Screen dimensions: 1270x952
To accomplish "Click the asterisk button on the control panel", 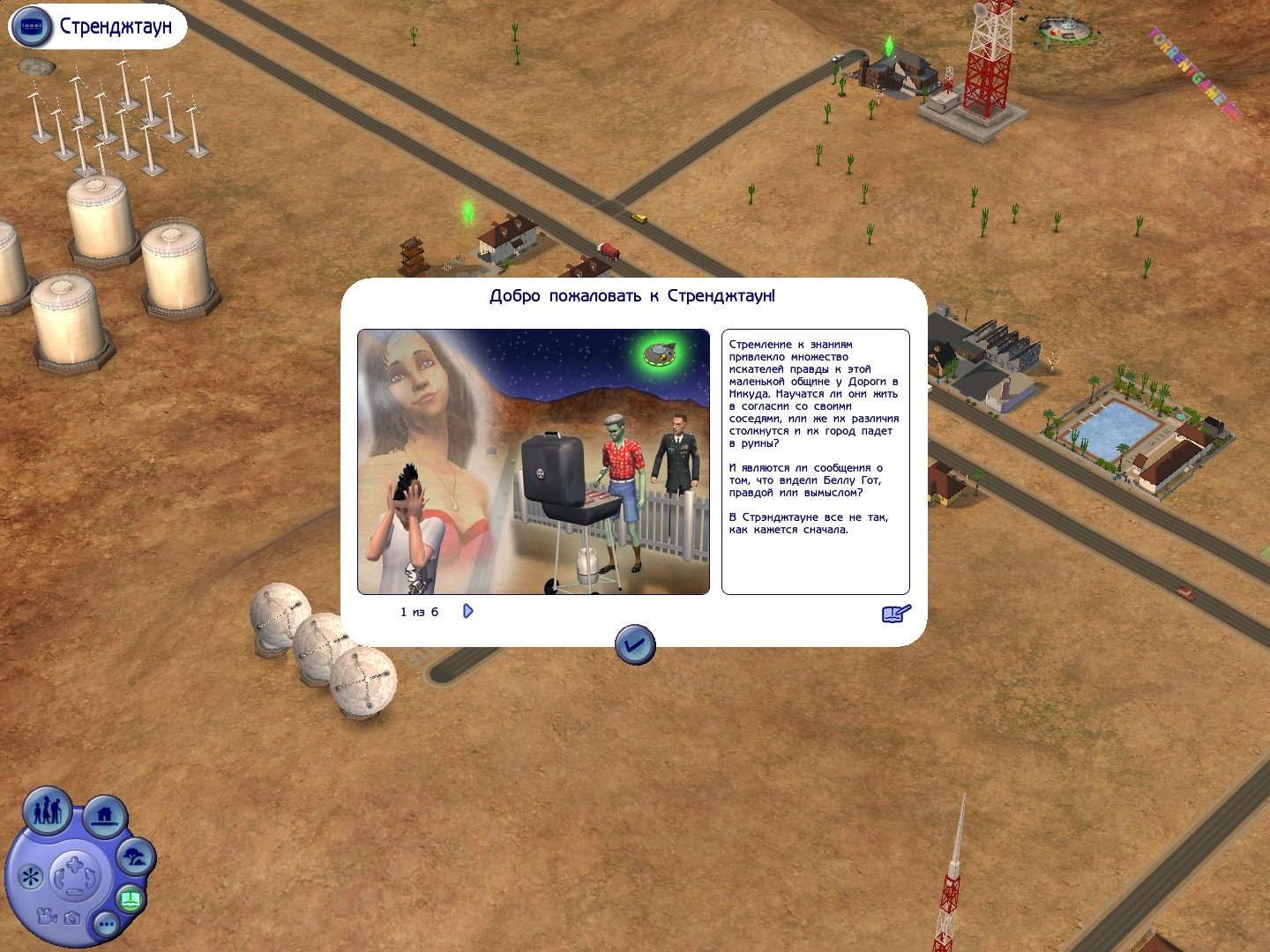I will (x=31, y=877).
